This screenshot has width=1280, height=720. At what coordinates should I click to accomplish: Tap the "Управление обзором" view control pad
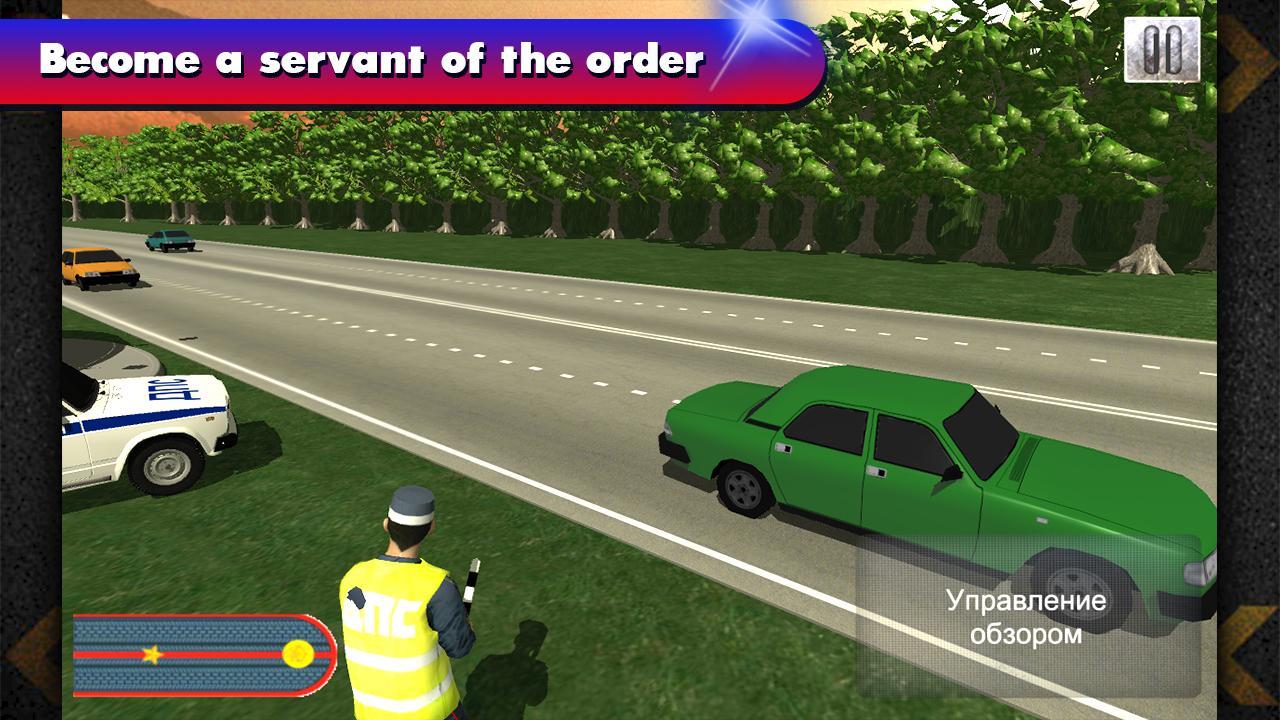(x=1027, y=616)
